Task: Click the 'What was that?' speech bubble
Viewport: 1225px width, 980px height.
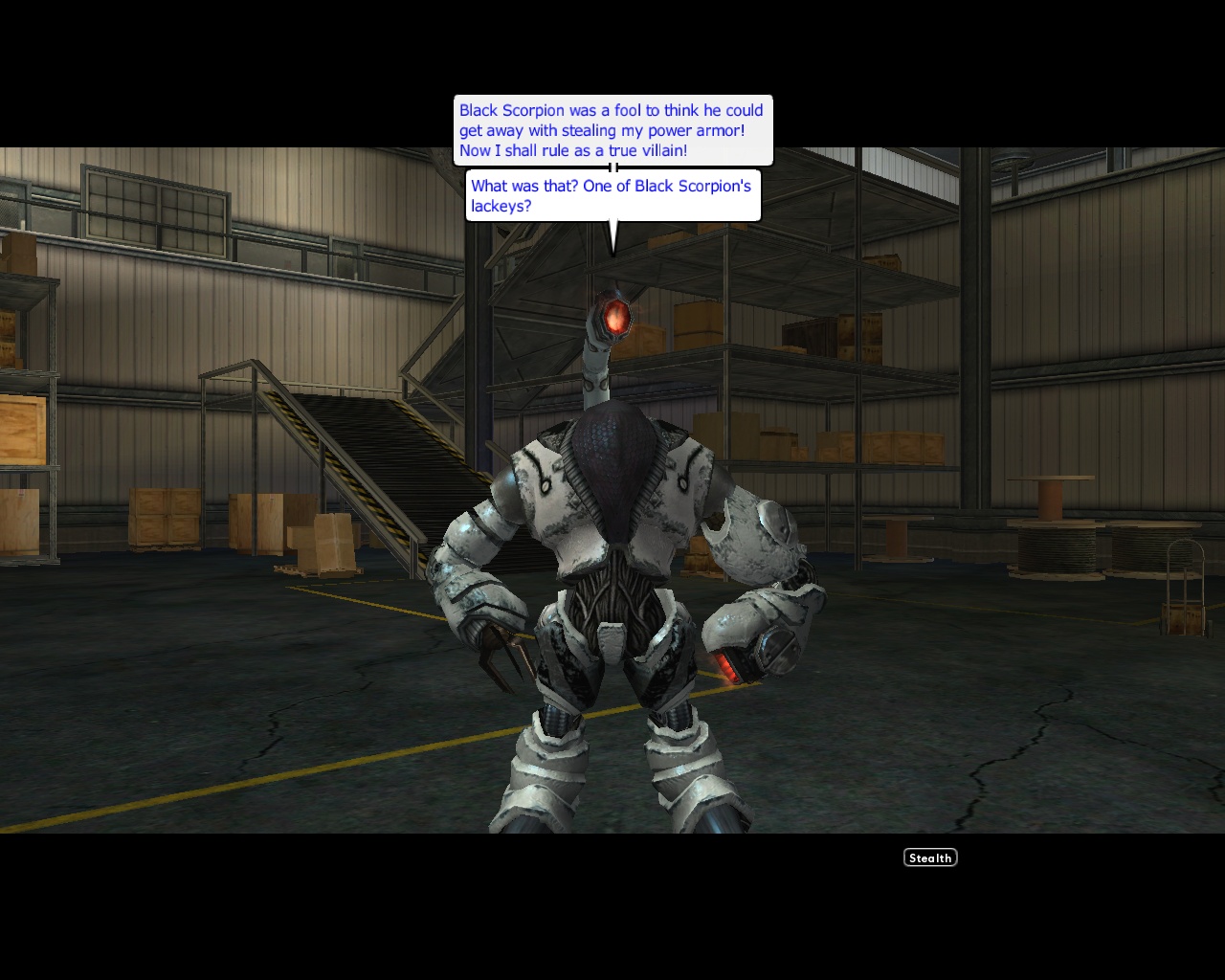Action: point(612,195)
